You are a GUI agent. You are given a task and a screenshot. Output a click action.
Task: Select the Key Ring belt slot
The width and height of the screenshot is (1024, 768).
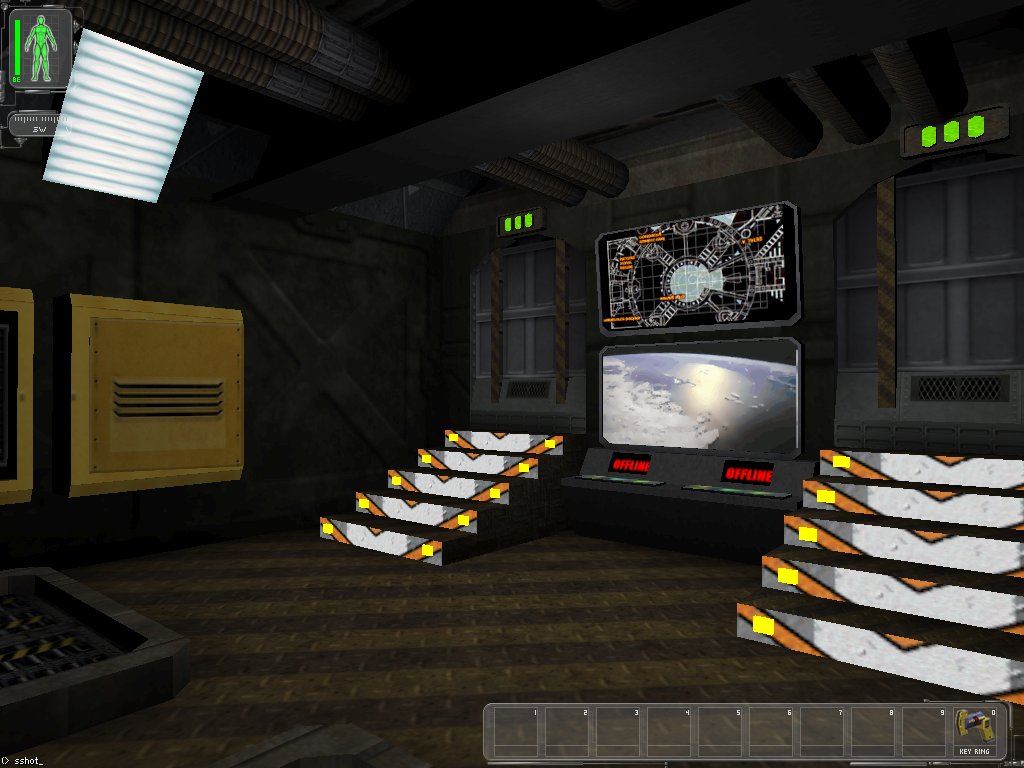tap(973, 732)
